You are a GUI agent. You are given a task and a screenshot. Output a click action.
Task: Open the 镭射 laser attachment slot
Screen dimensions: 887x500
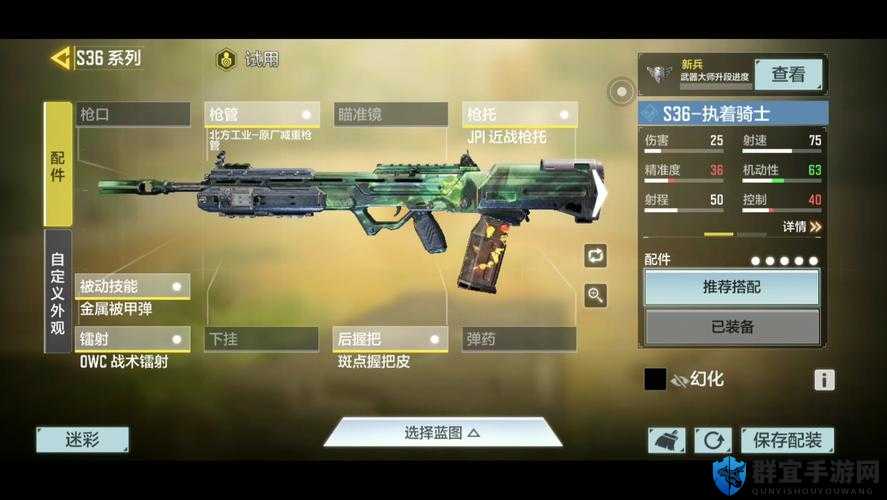point(133,339)
